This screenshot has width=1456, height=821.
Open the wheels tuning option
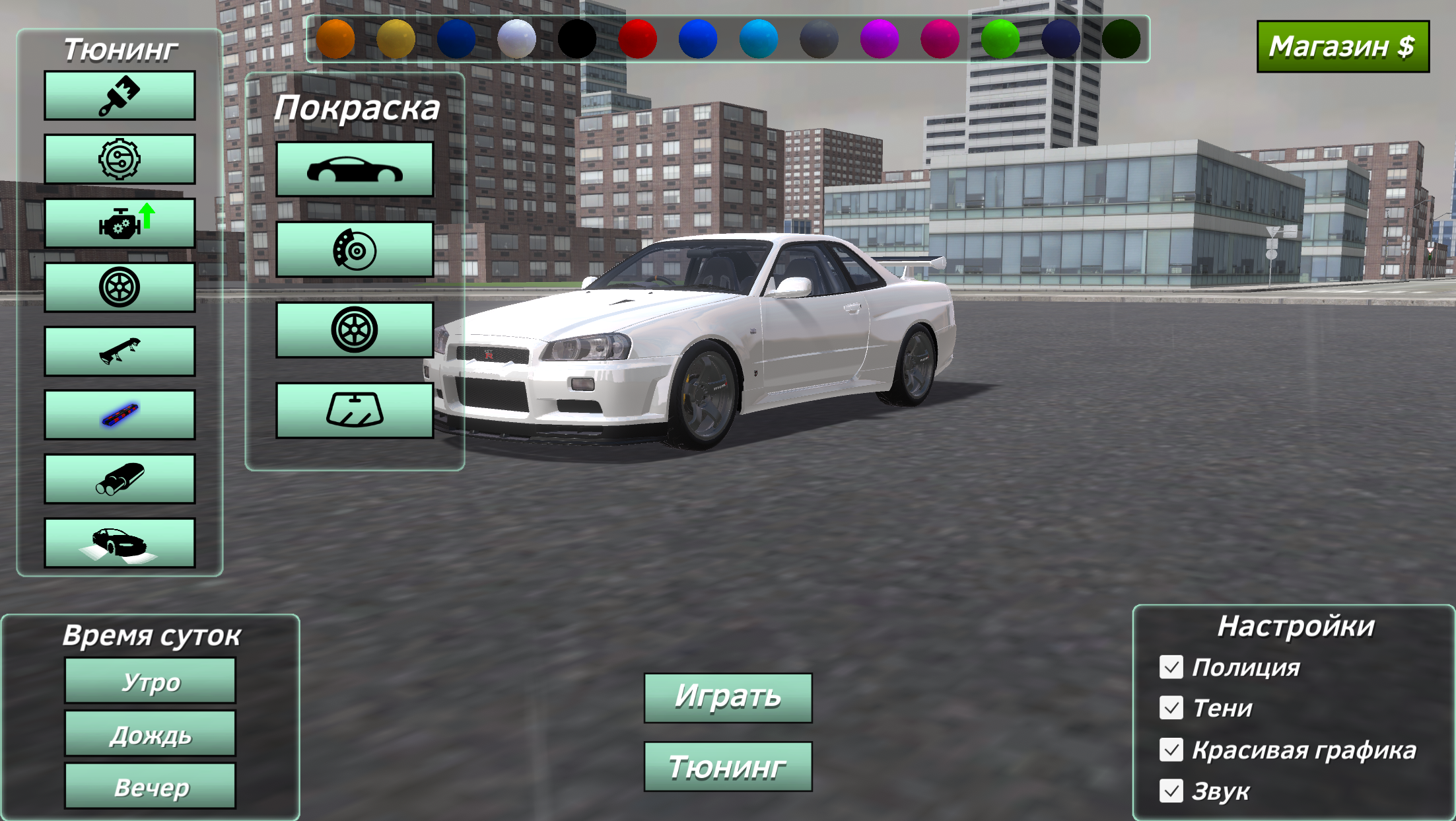[x=119, y=286]
